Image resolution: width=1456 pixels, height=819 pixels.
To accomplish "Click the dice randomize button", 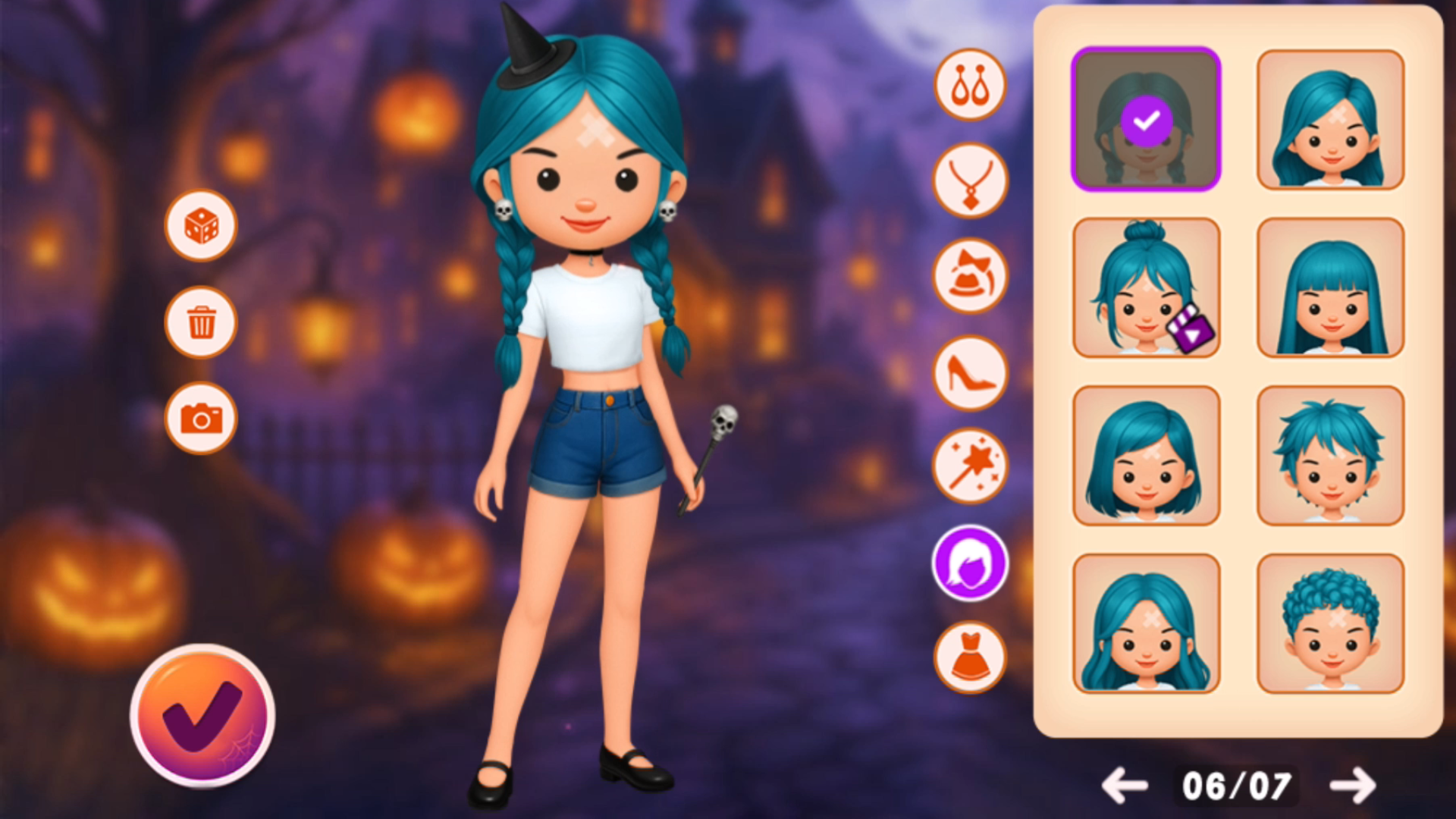I will click(201, 226).
